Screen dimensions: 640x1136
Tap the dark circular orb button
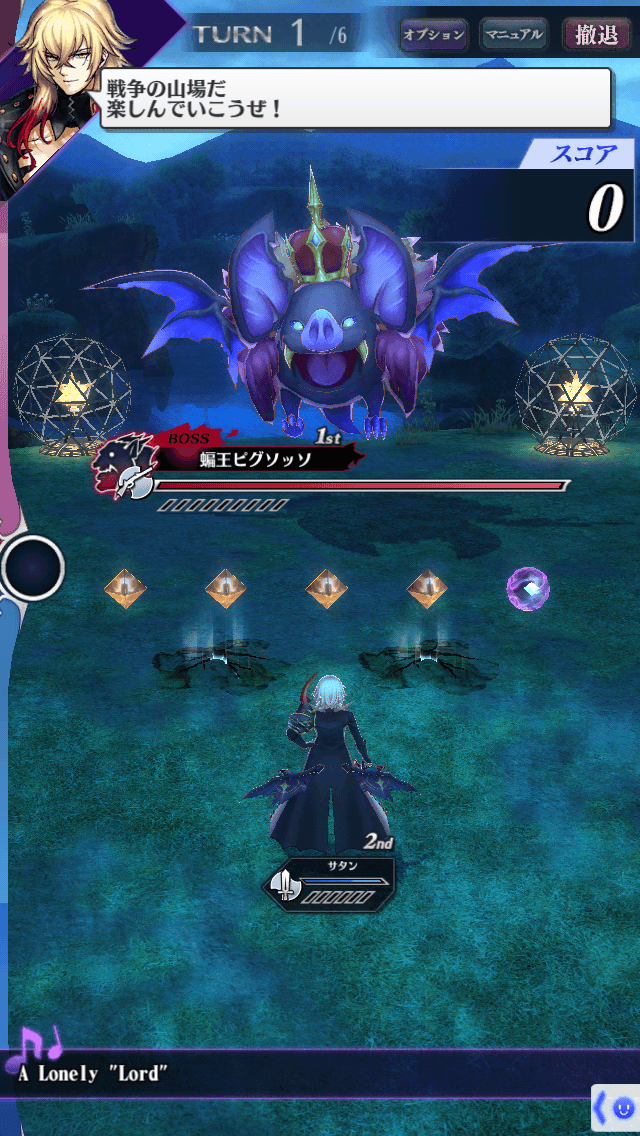[33, 568]
